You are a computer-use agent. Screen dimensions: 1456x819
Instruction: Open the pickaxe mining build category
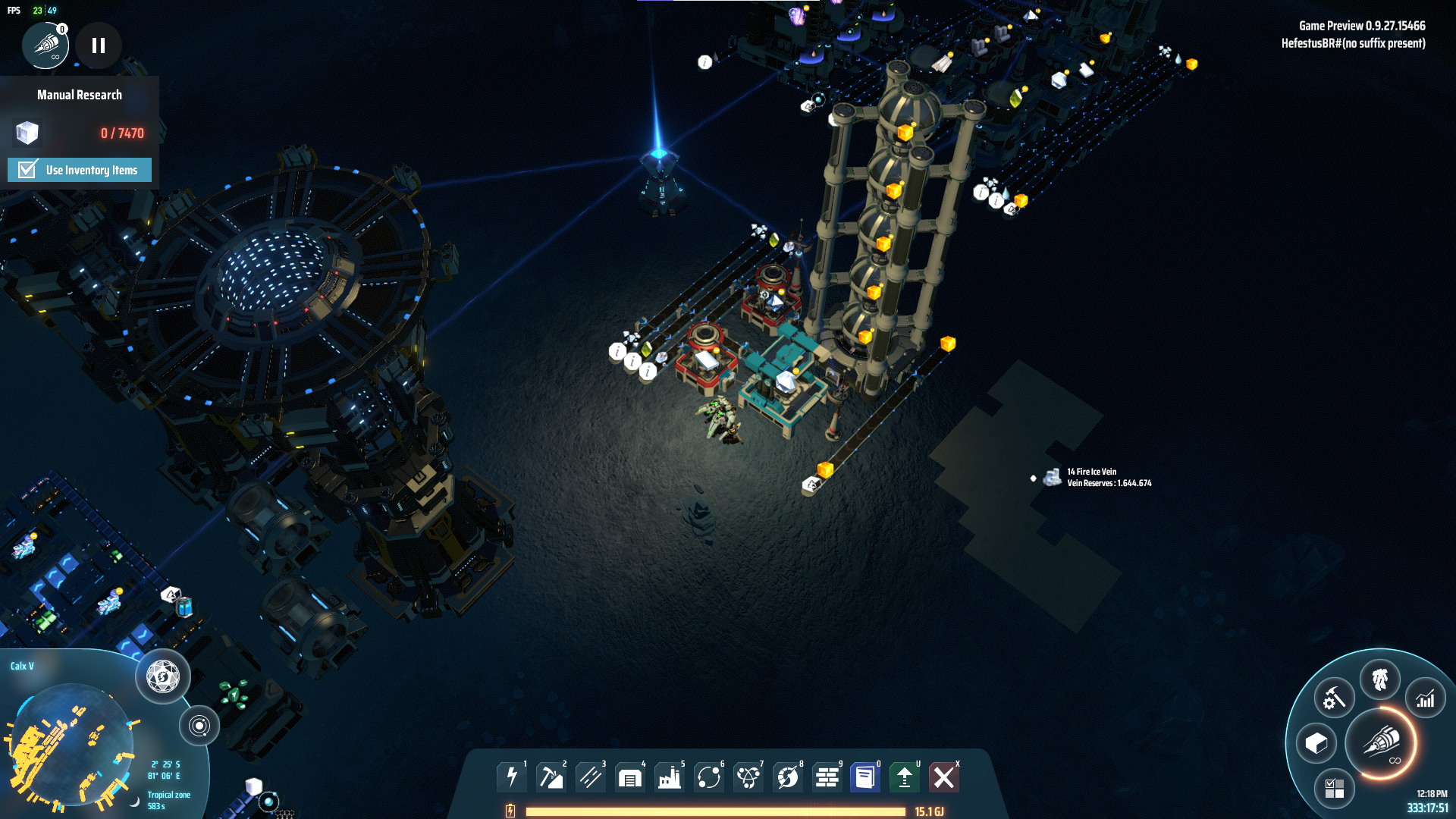pos(551,777)
